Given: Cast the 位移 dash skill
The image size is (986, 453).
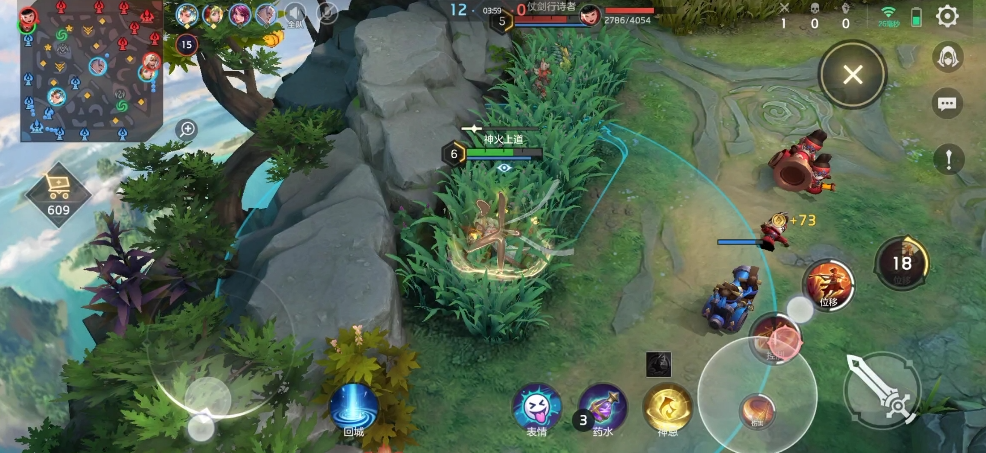Looking at the screenshot, I should click(x=827, y=284).
